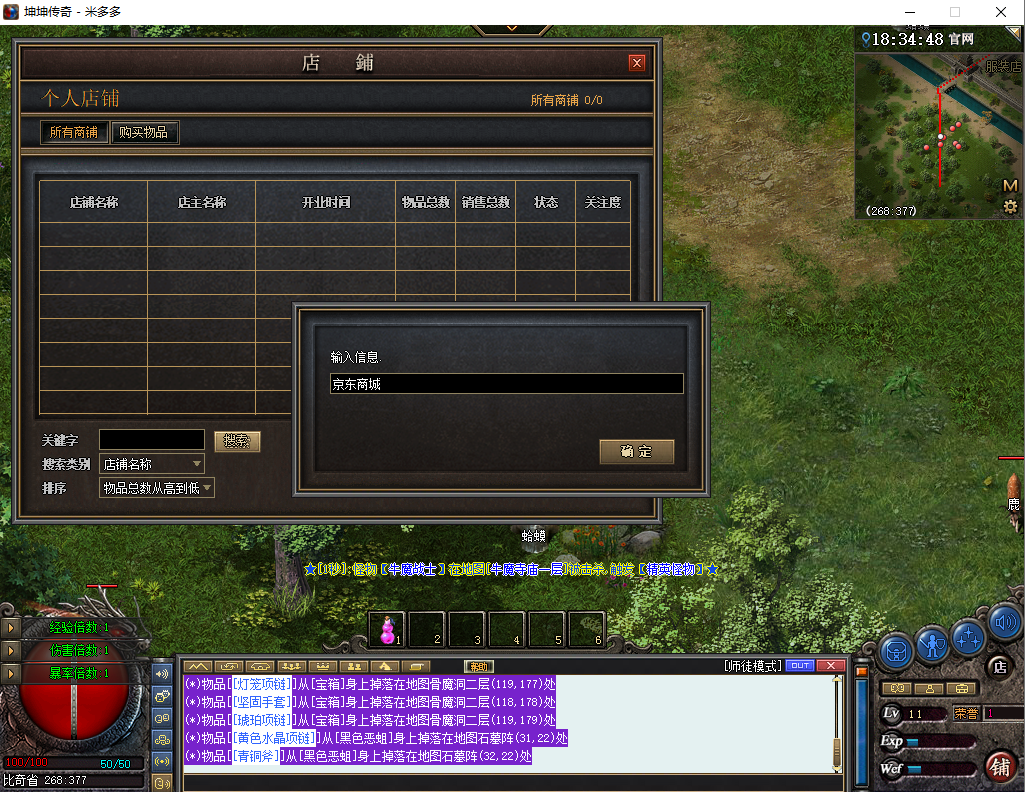Open the minimap gear settings

(x=1010, y=207)
